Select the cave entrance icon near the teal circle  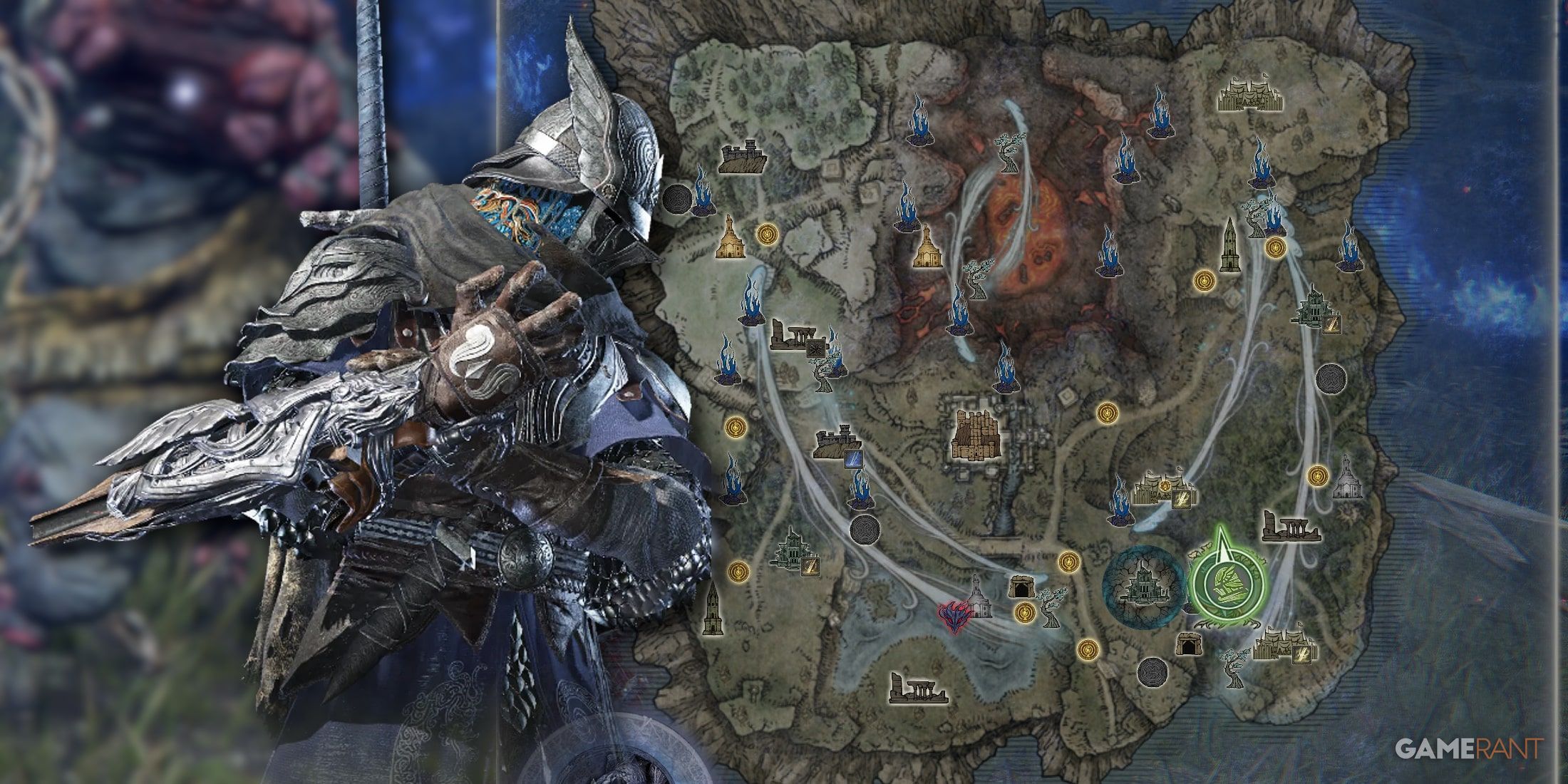coord(1022,587)
